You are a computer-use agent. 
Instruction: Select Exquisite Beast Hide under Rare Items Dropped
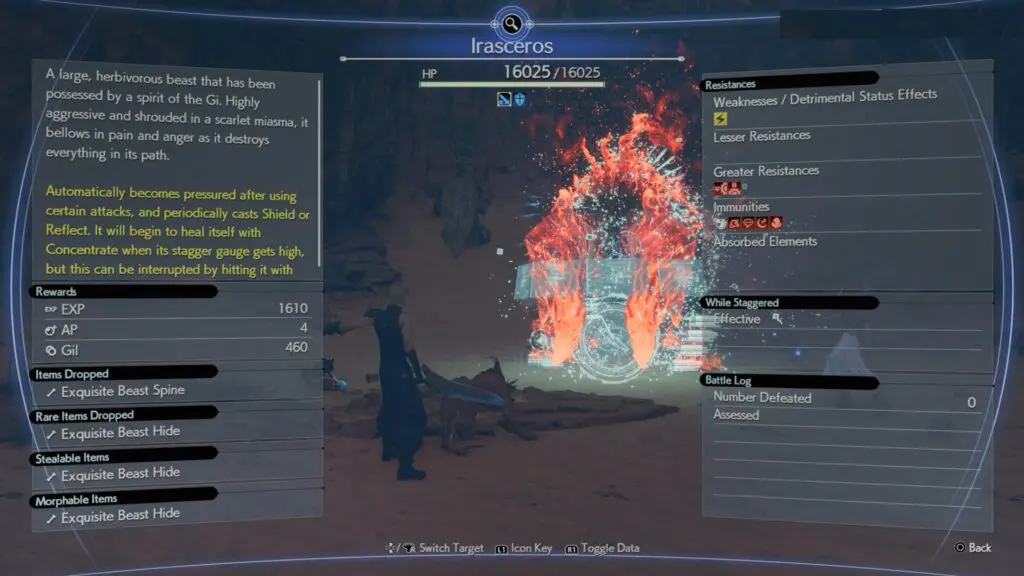120,433
